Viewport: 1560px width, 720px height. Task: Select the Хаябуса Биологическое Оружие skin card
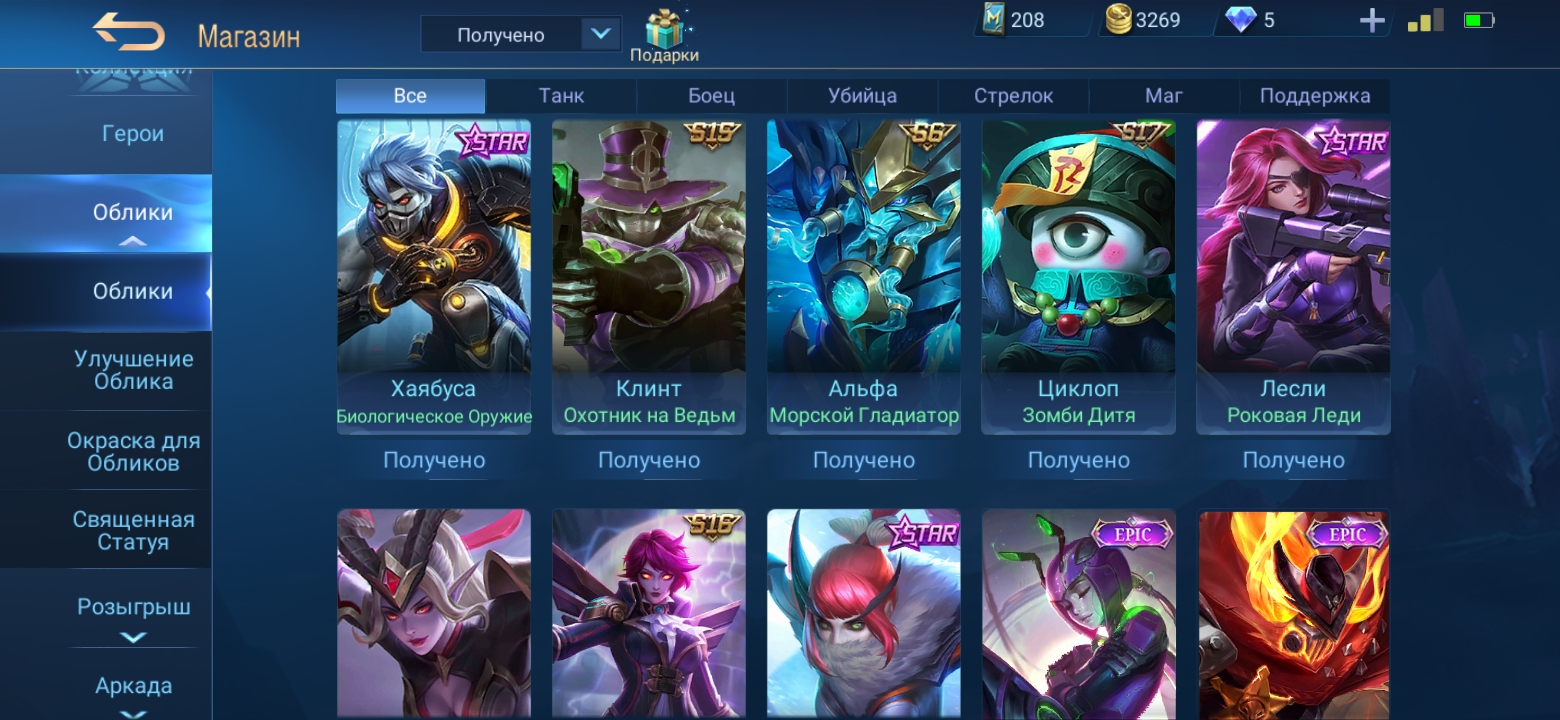[x=434, y=277]
